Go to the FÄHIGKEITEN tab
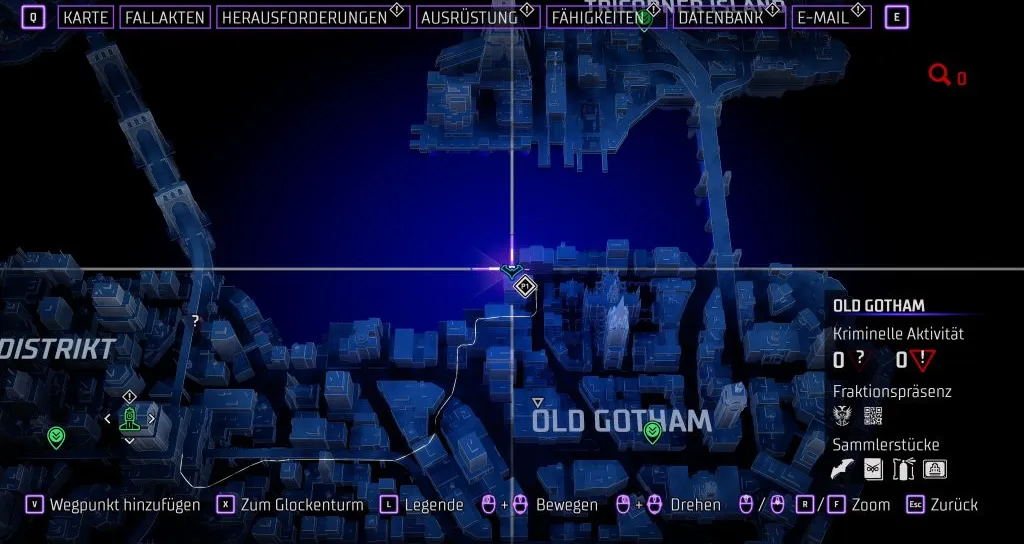1024x544 pixels. pos(595,18)
